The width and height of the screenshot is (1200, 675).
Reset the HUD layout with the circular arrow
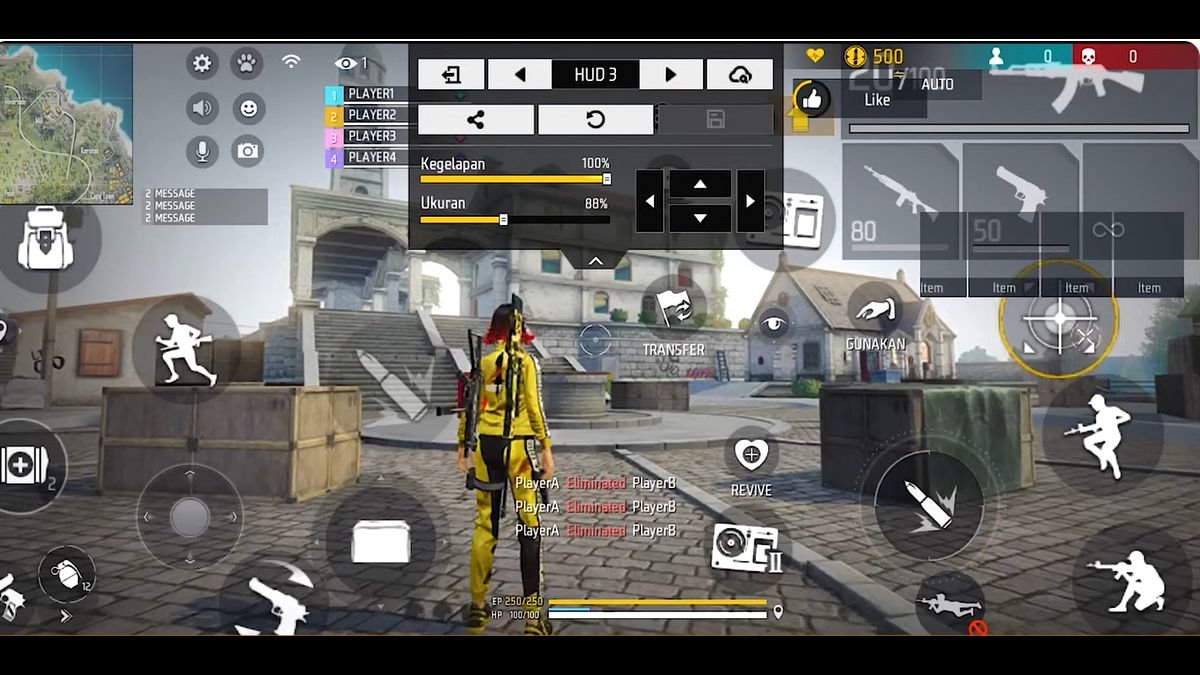595,120
